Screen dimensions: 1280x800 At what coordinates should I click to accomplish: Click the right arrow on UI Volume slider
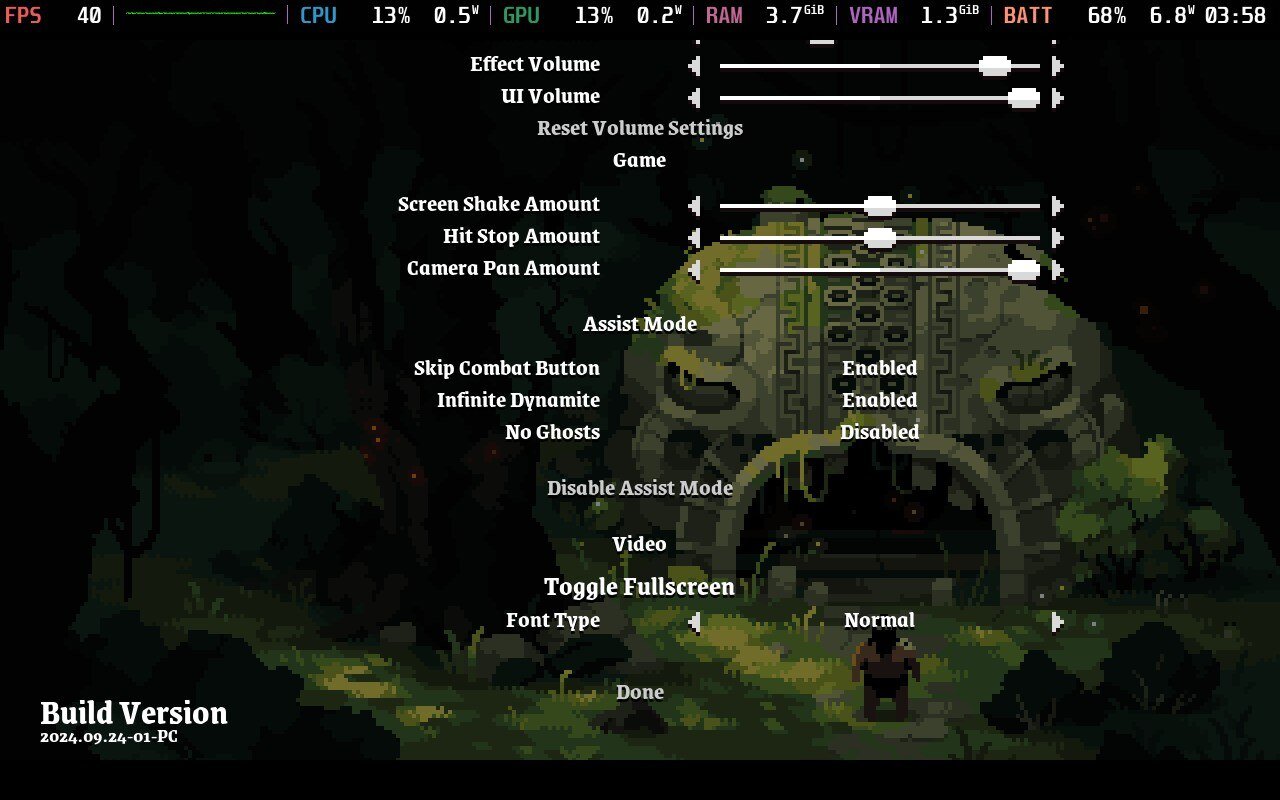[1057, 97]
